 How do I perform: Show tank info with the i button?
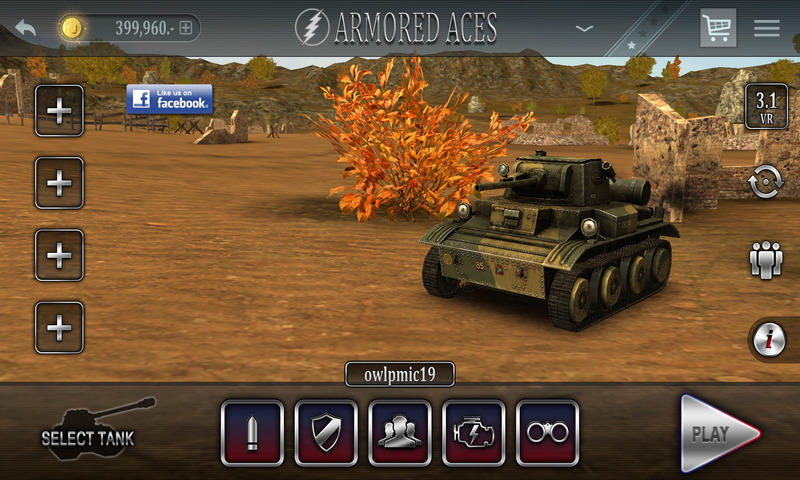click(x=768, y=340)
